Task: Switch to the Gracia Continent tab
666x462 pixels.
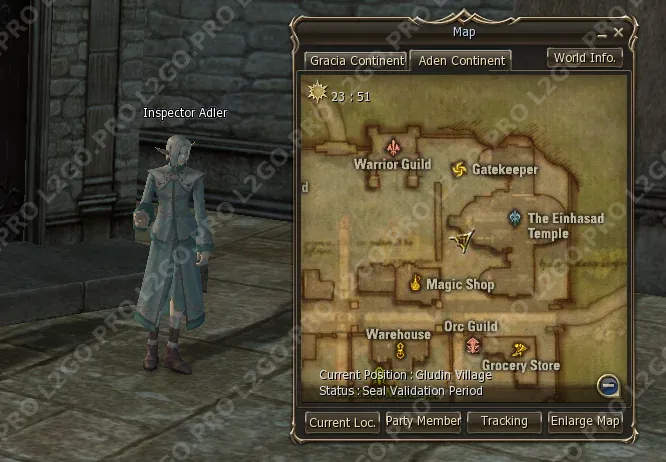Action: 357,60
